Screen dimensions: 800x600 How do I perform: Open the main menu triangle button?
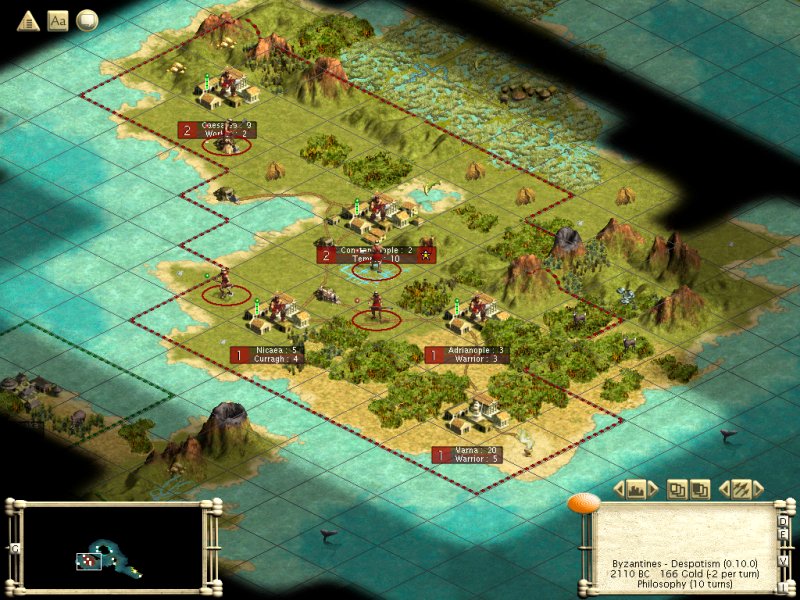[x=26, y=20]
